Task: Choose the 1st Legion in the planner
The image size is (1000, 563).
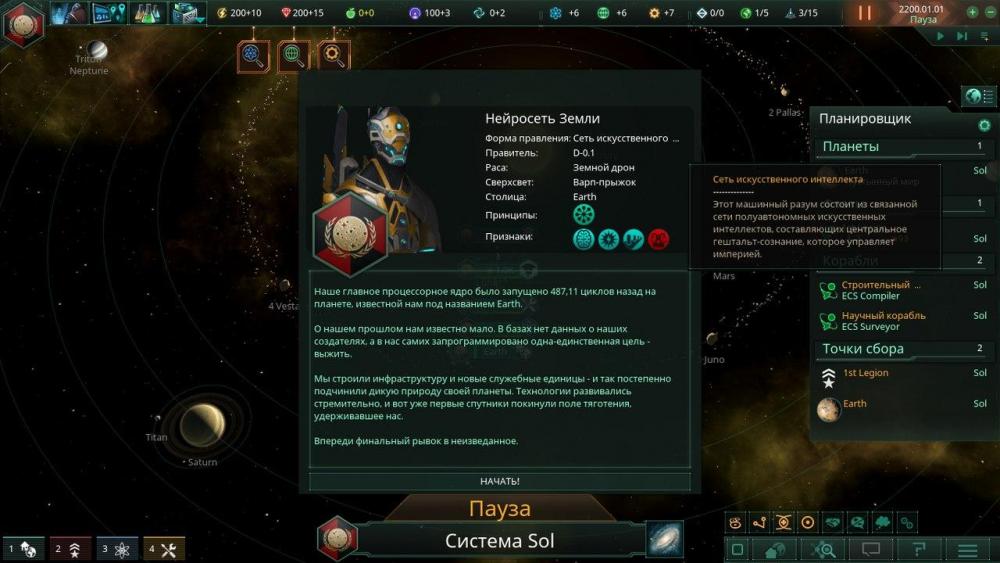Action: (866, 374)
